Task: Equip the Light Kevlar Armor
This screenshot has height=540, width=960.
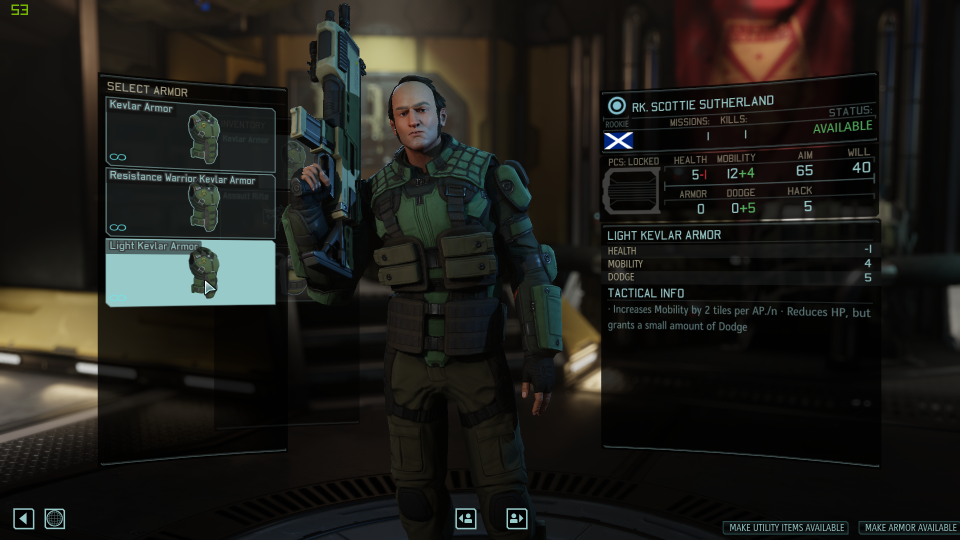Action: pos(190,272)
